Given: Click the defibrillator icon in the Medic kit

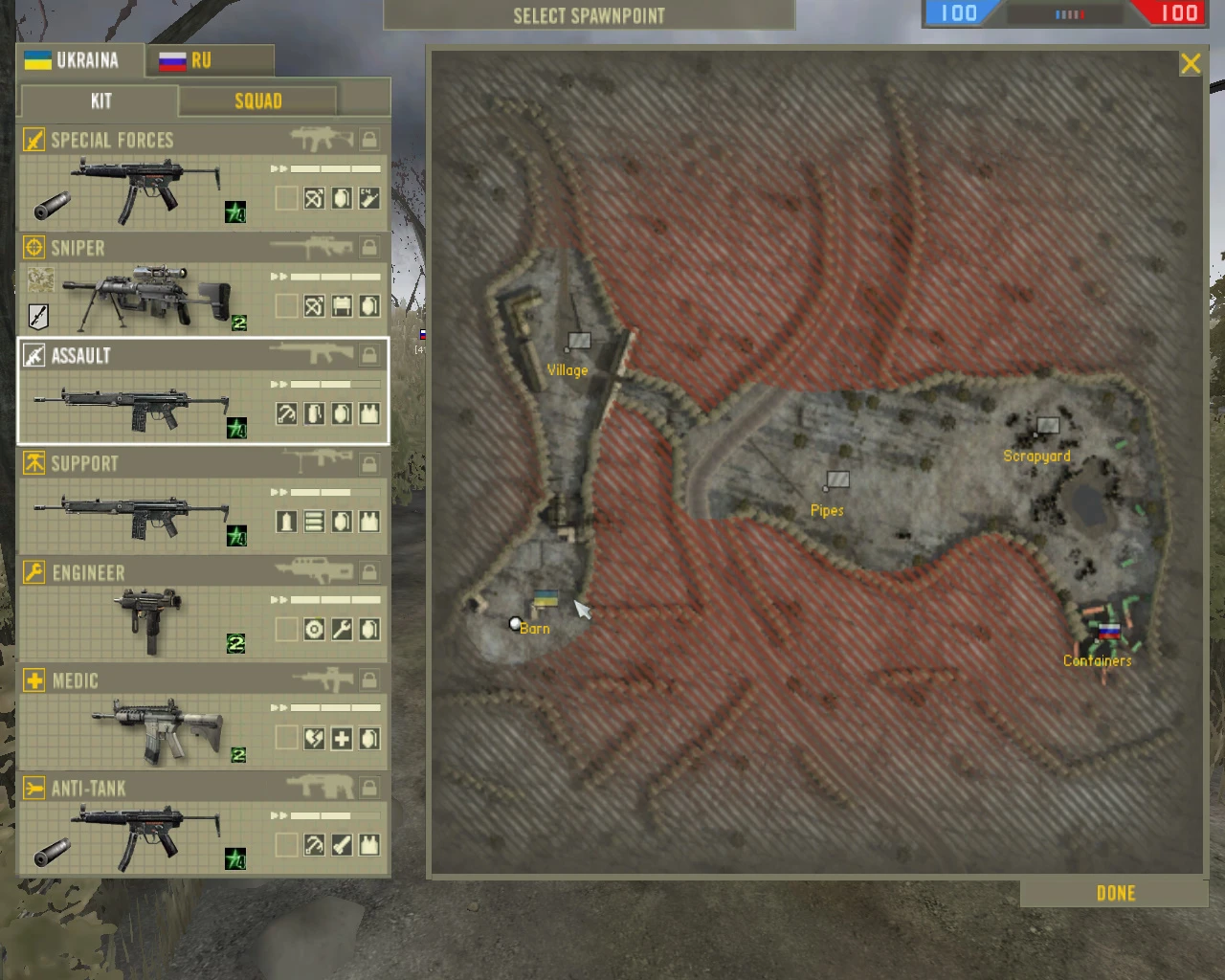Looking at the screenshot, I should (313, 738).
